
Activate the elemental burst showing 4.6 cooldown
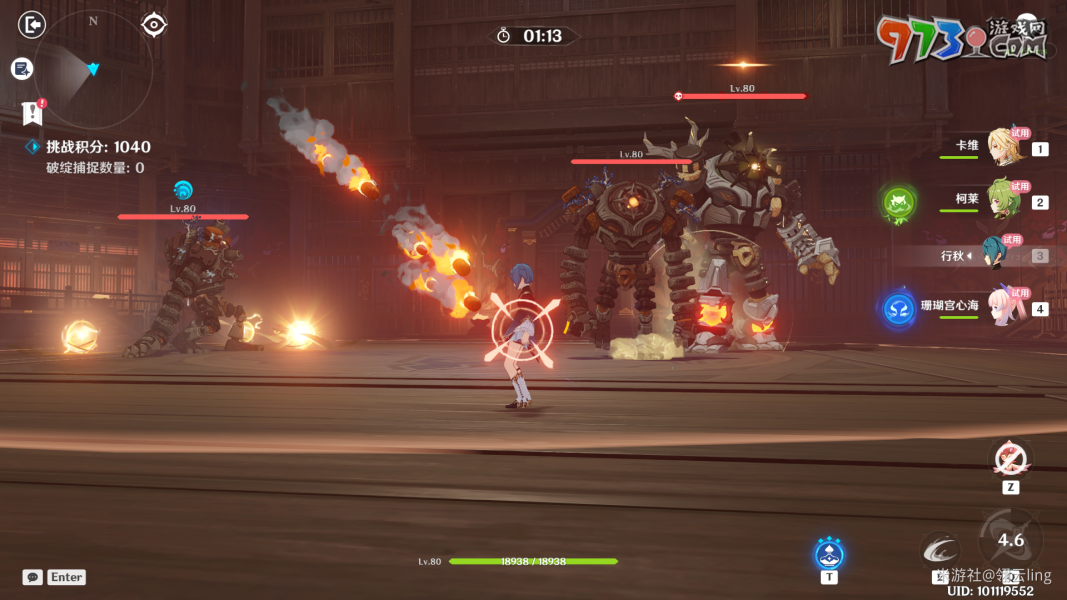1010,540
